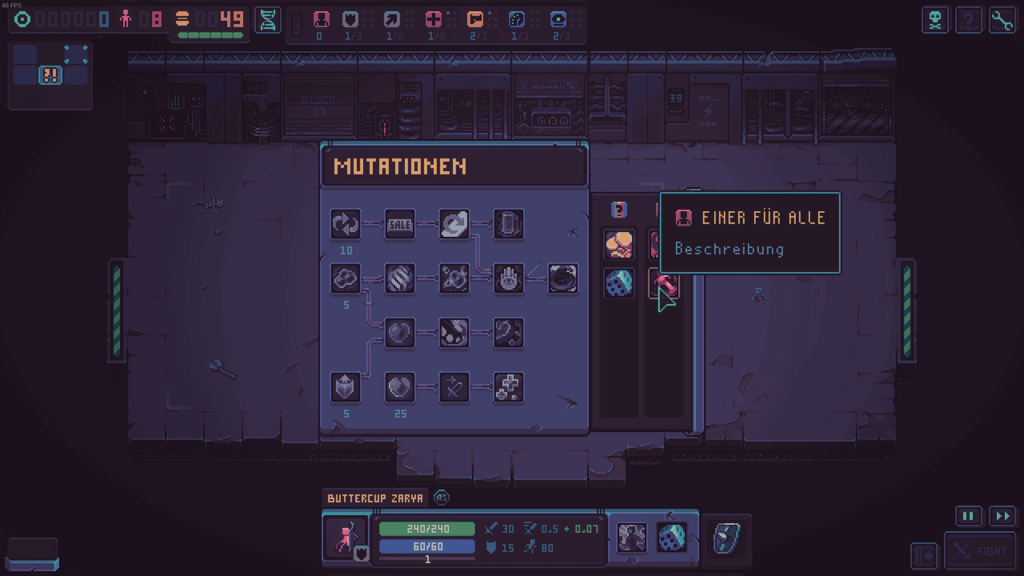The width and height of the screenshot is (1024, 576).
Task: Select the gold coins mutation in the side panel
Action: point(618,244)
